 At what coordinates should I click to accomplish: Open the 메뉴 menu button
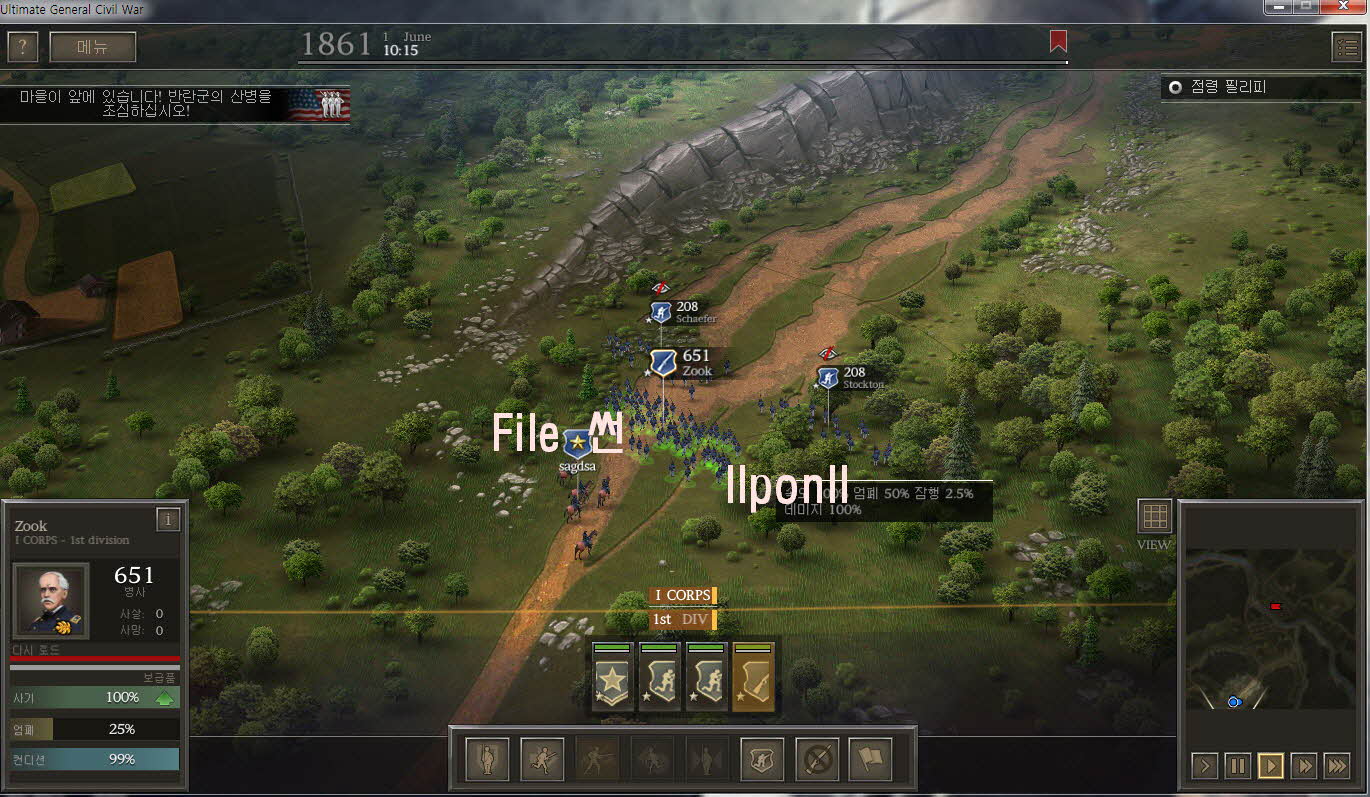click(92, 47)
